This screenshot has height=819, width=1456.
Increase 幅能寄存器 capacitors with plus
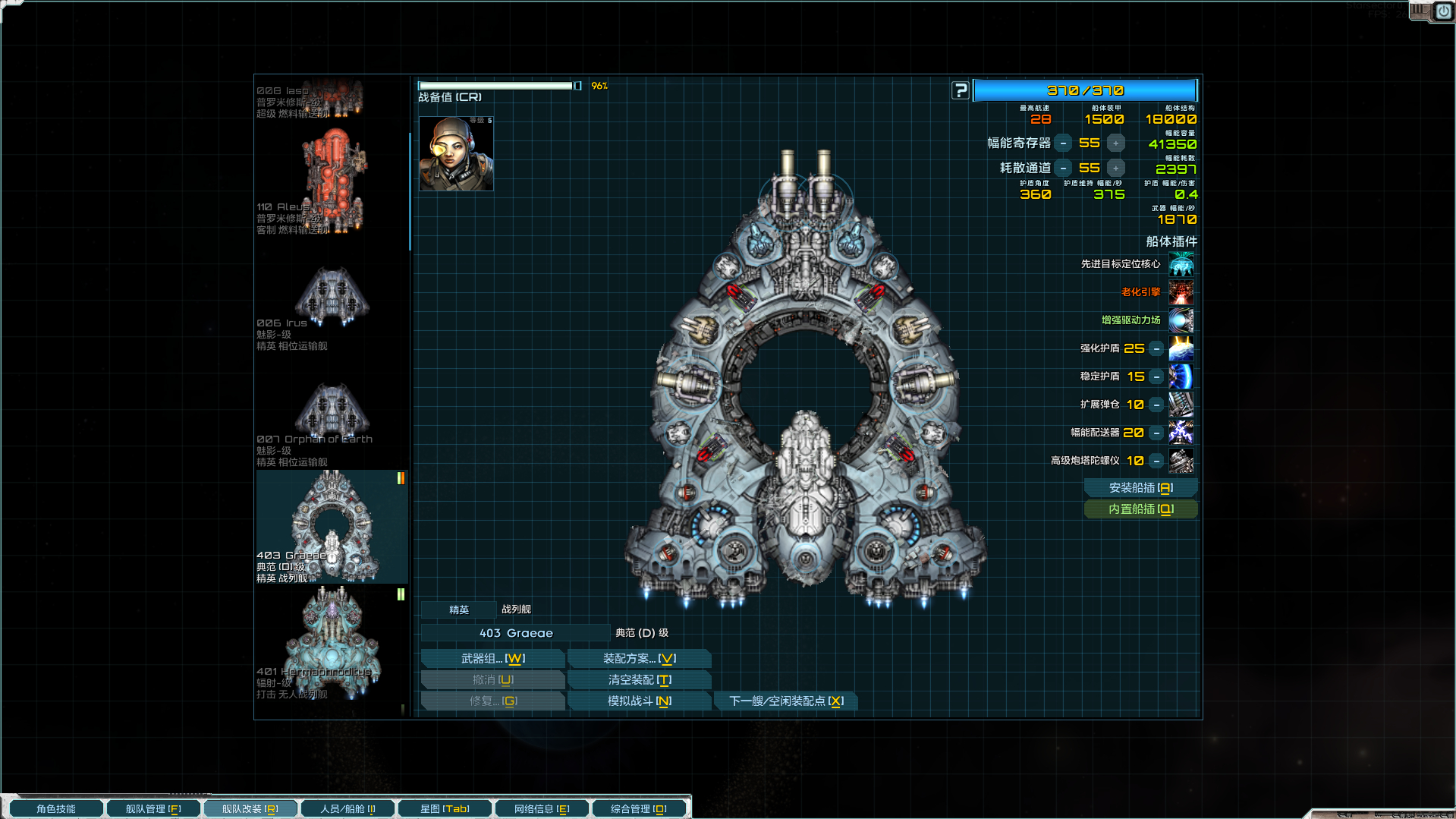pyautogui.click(x=1115, y=143)
